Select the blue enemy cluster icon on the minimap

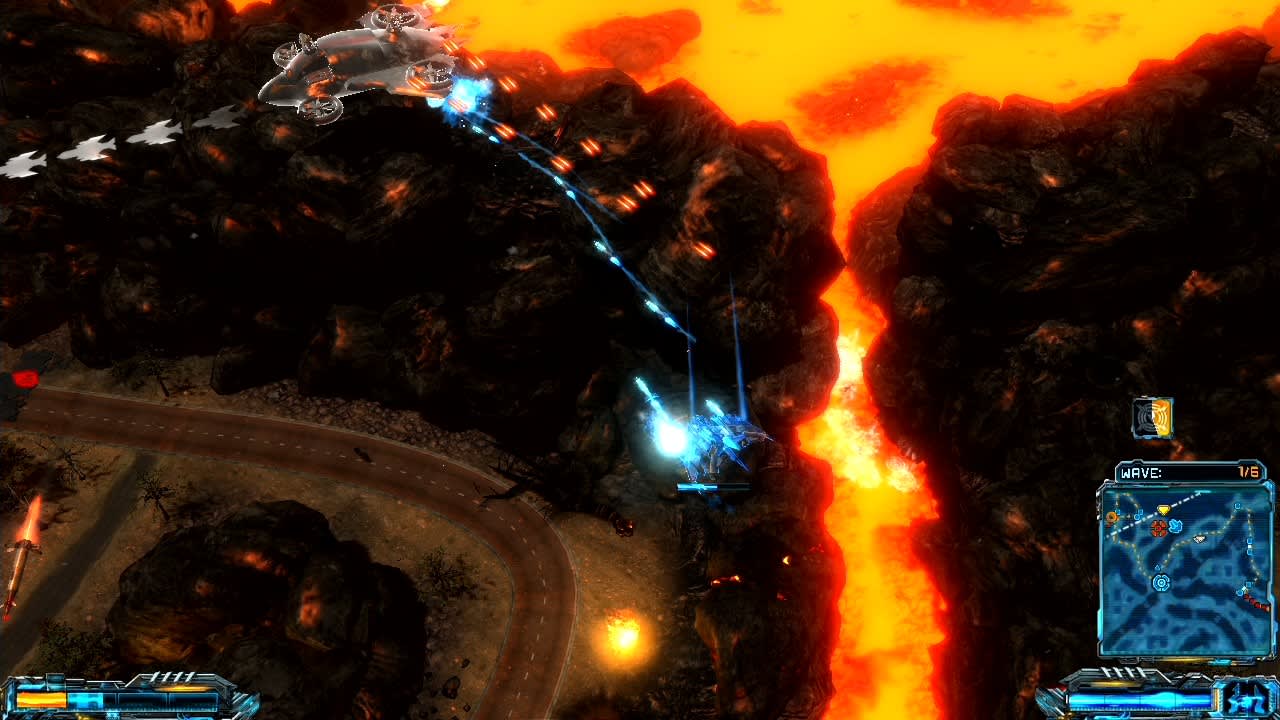click(1175, 527)
